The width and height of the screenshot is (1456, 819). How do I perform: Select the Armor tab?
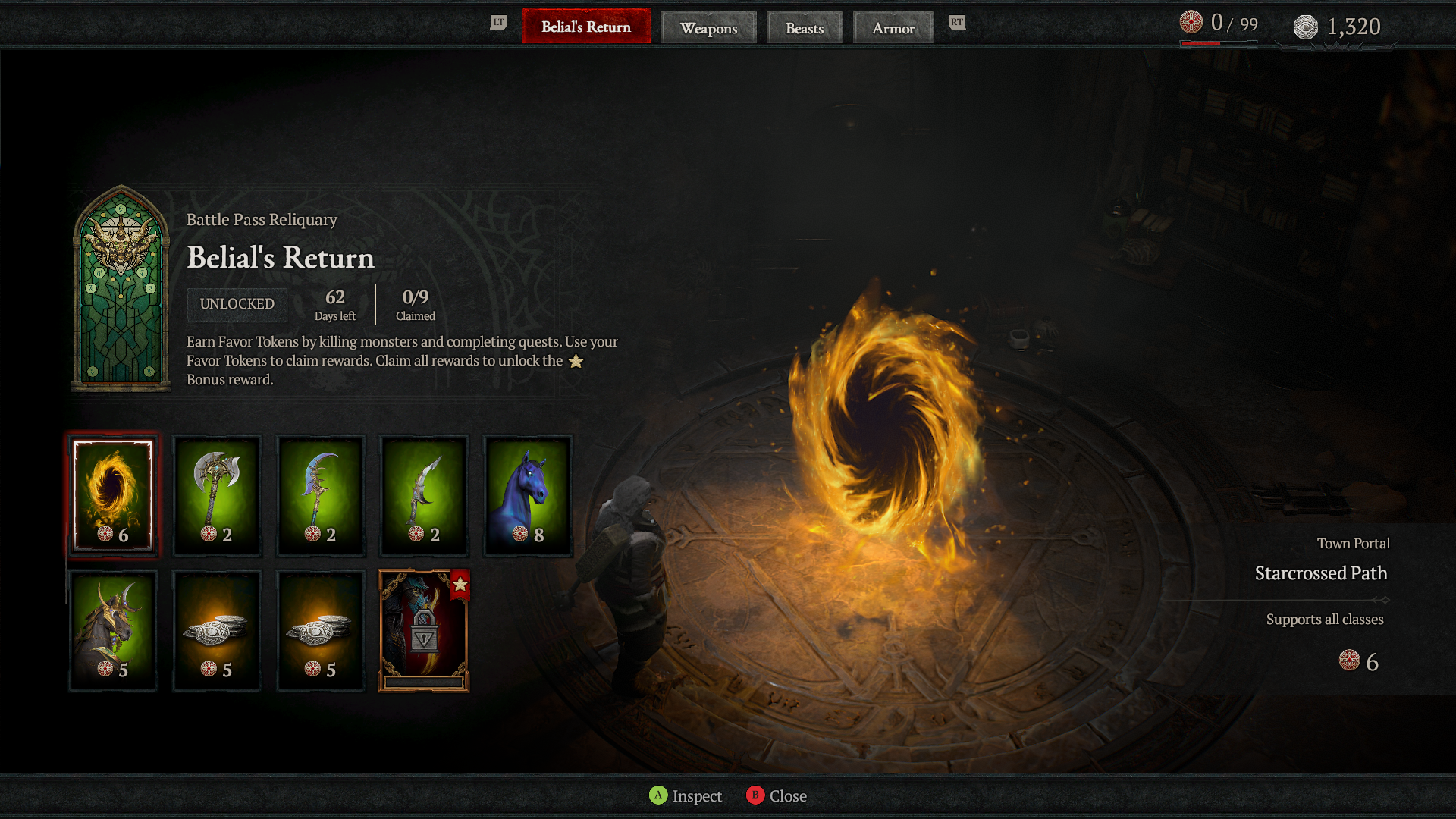pos(893,28)
